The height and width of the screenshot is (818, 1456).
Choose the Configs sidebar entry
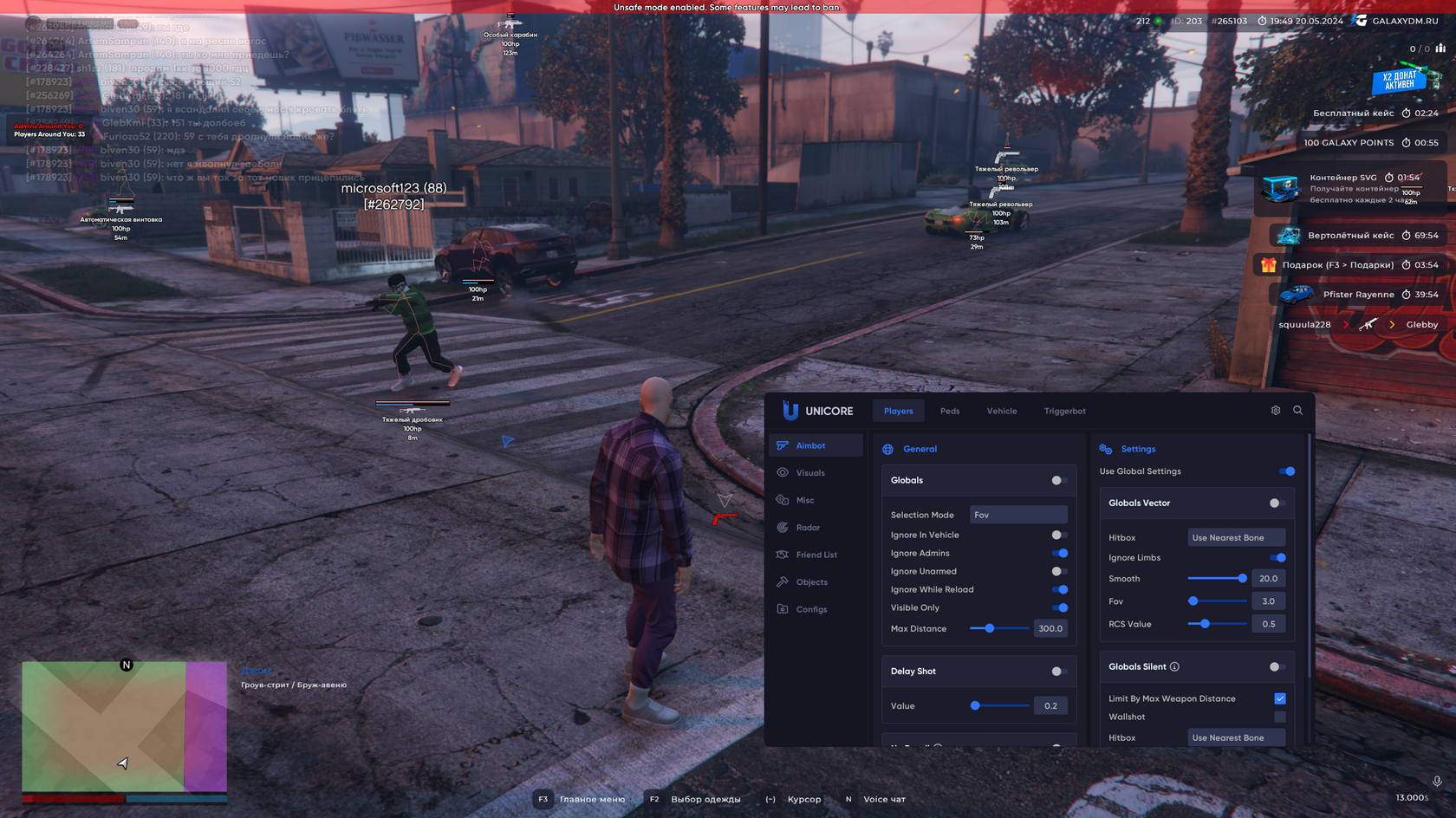[811, 609]
